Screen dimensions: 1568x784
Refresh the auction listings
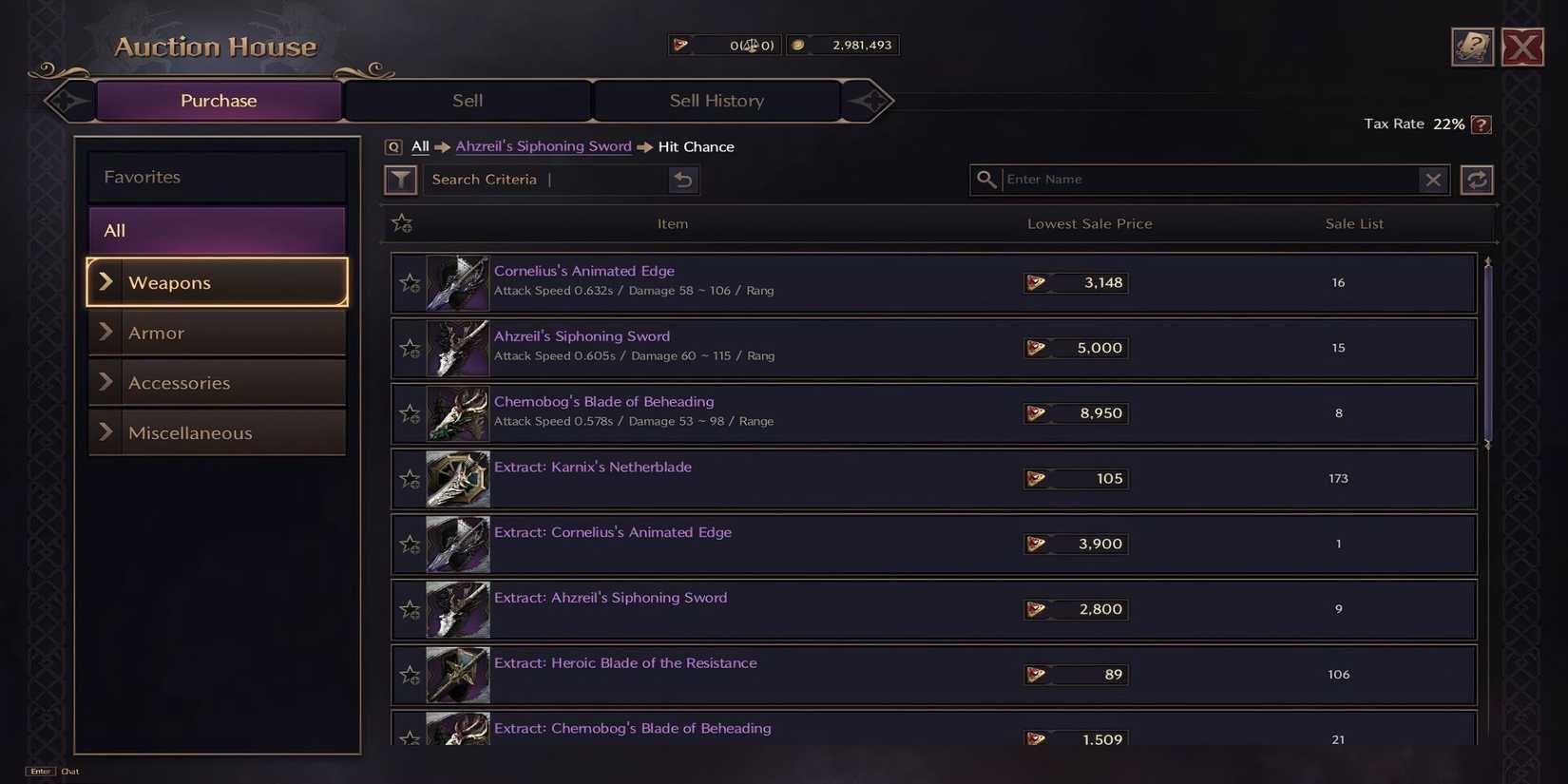coord(1476,179)
